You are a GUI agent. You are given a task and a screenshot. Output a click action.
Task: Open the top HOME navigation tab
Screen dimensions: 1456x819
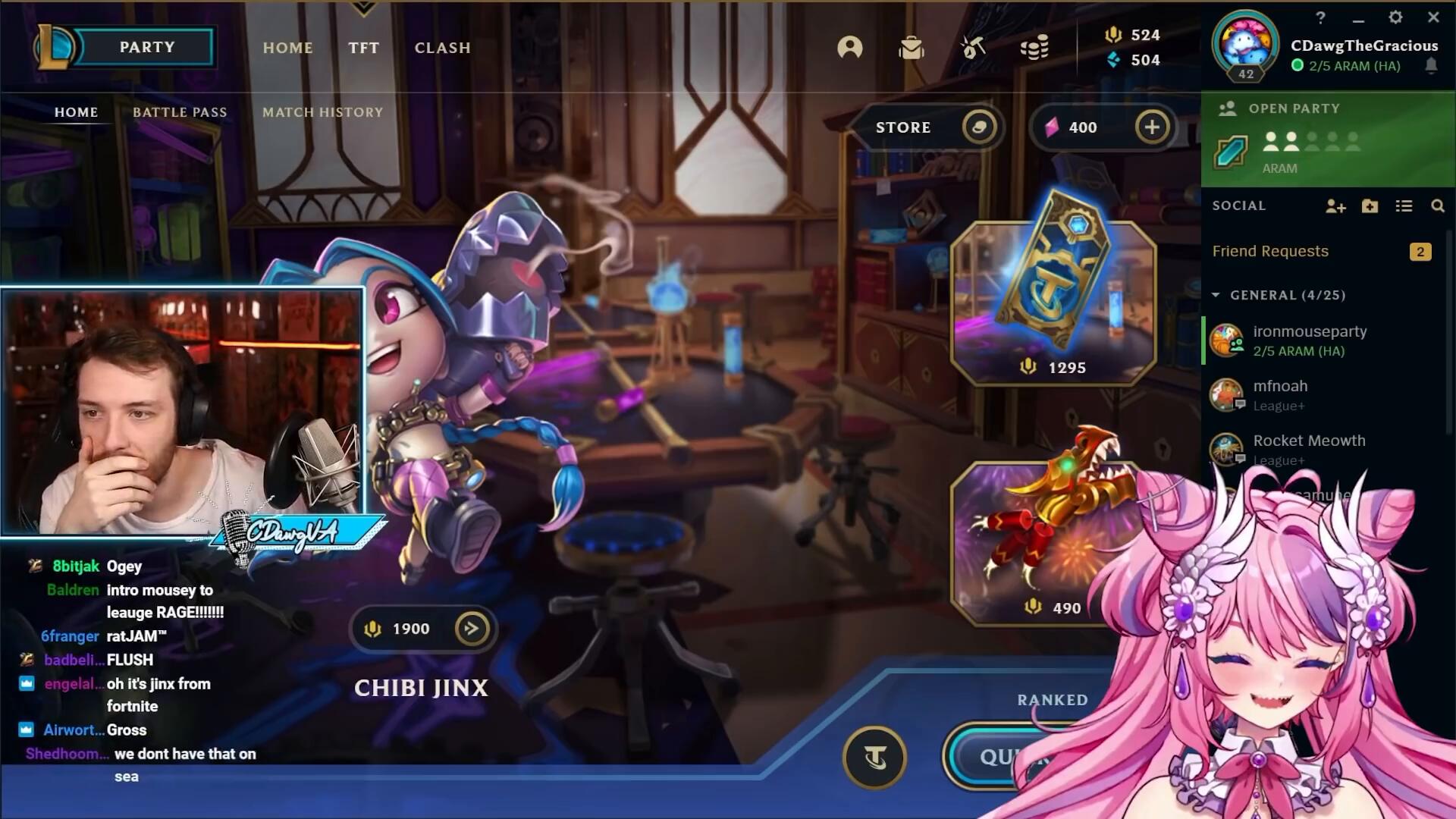tap(287, 48)
